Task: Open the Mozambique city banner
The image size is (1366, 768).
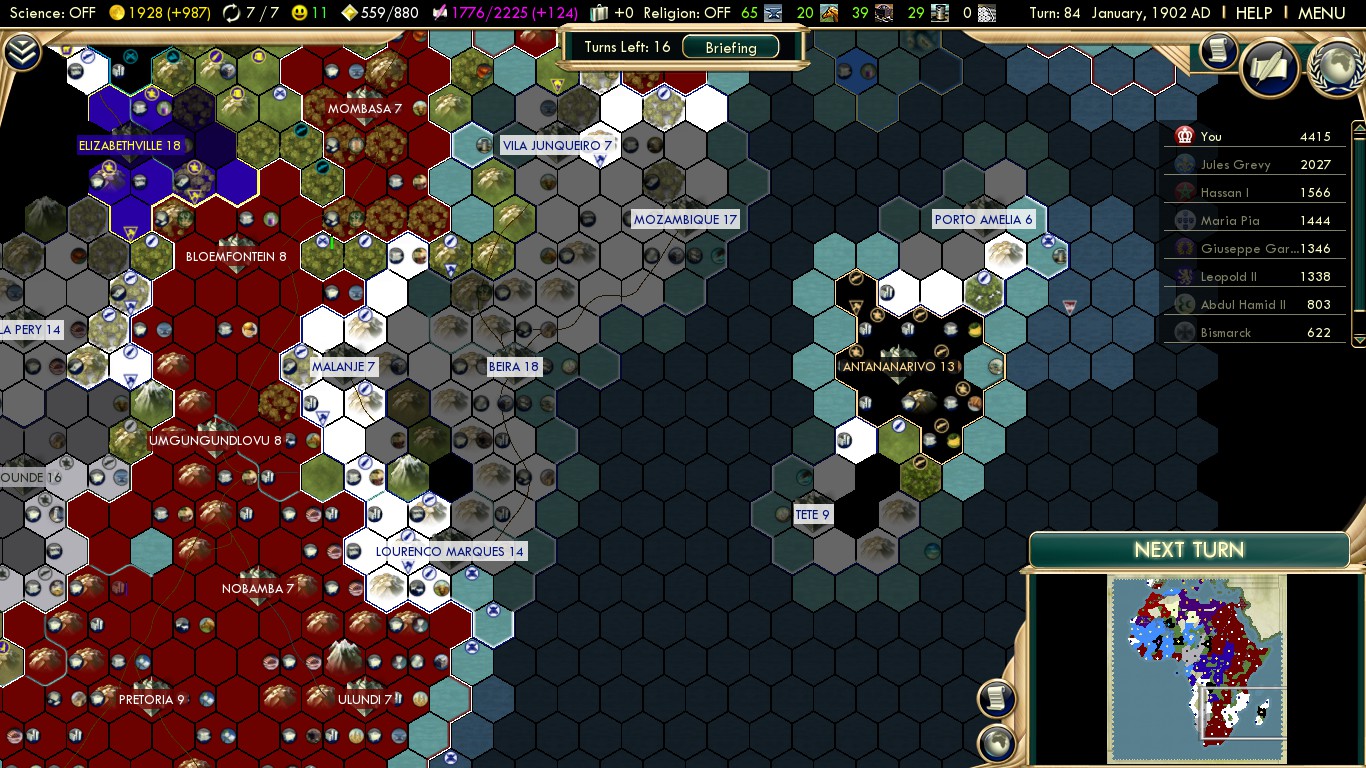Action: [x=685, y=220]
